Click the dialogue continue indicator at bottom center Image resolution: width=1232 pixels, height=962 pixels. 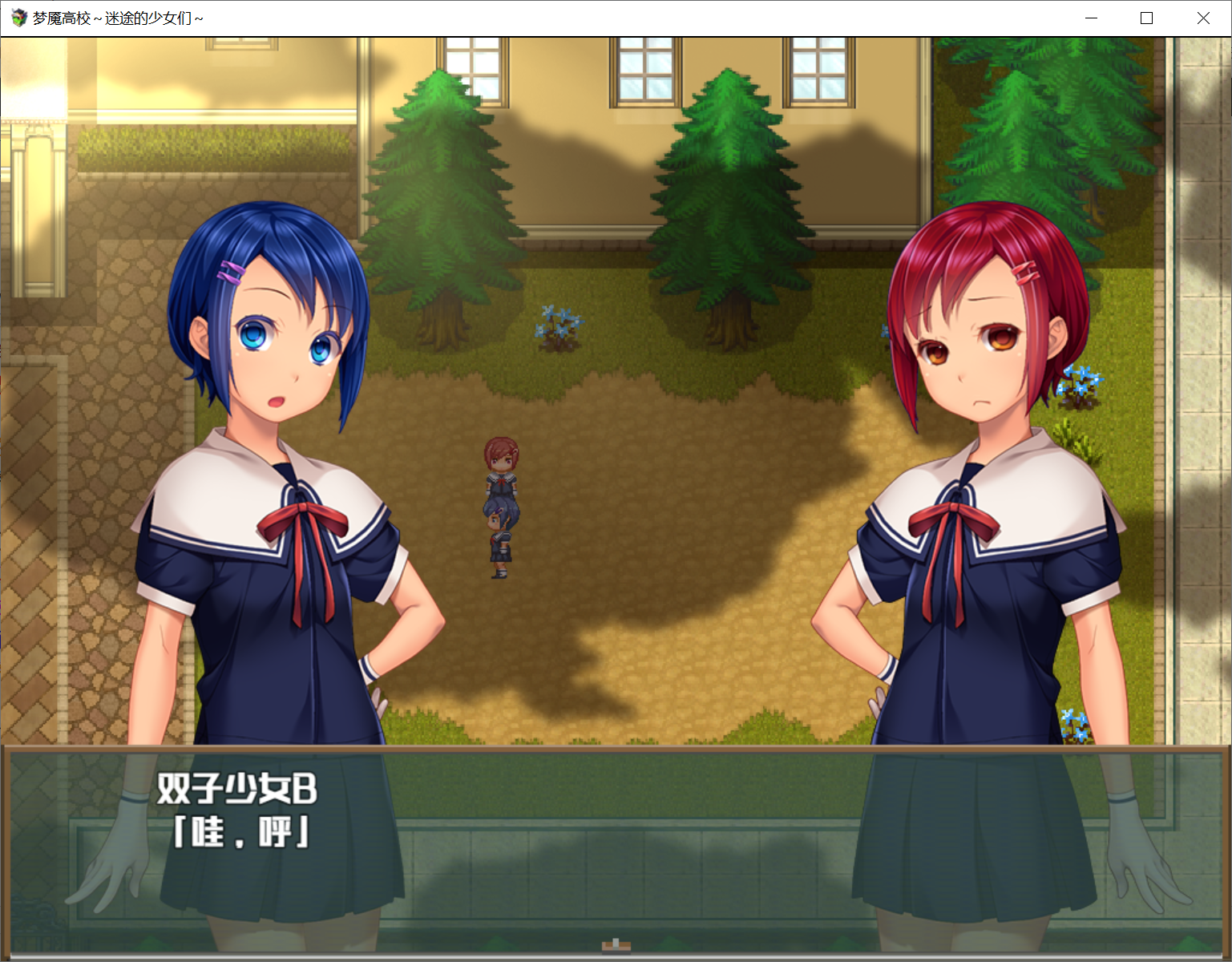click(x=616, y=946)
